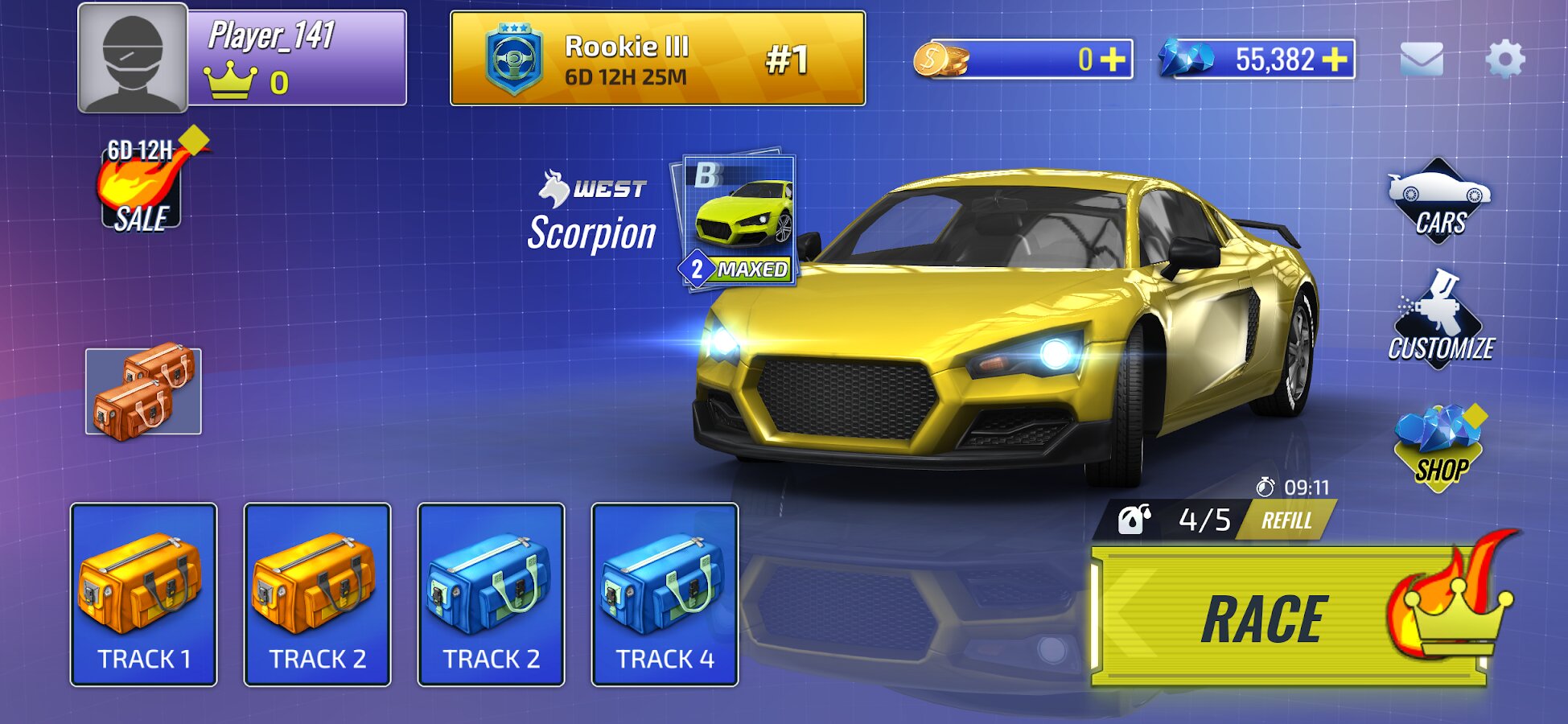Select the Track 1 orange bag
Viewport: 1568px width, 724px height.
click(144, 594)
